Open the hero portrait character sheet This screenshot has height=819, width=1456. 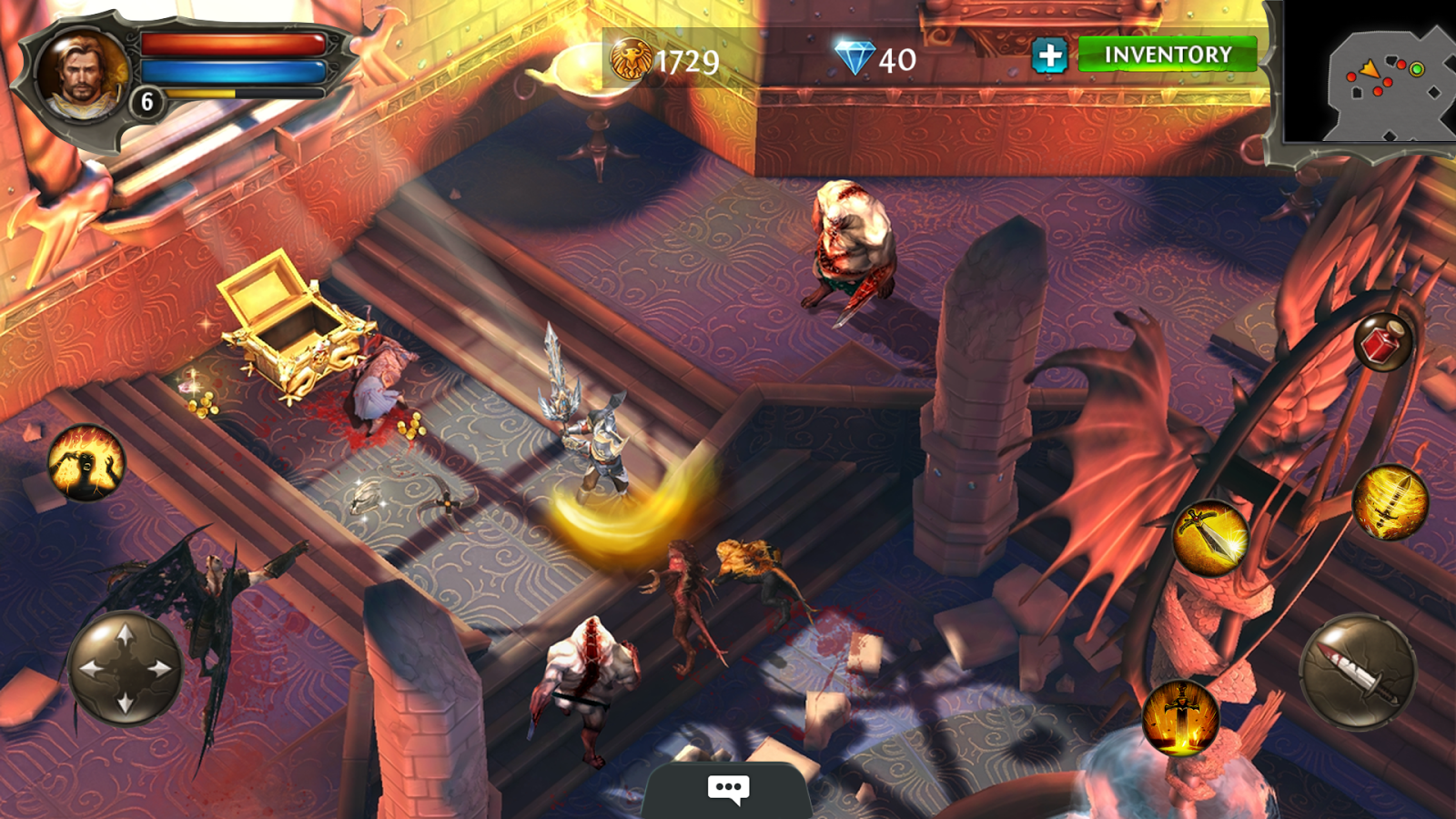coord(80,76)
